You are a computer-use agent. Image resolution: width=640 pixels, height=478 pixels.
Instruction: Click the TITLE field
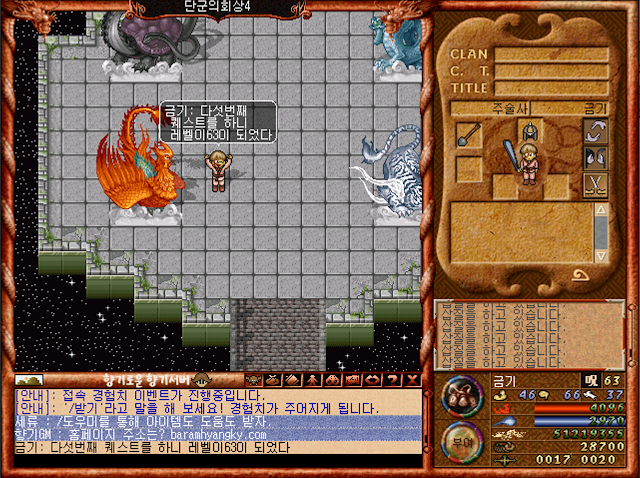tap(551, 88)
